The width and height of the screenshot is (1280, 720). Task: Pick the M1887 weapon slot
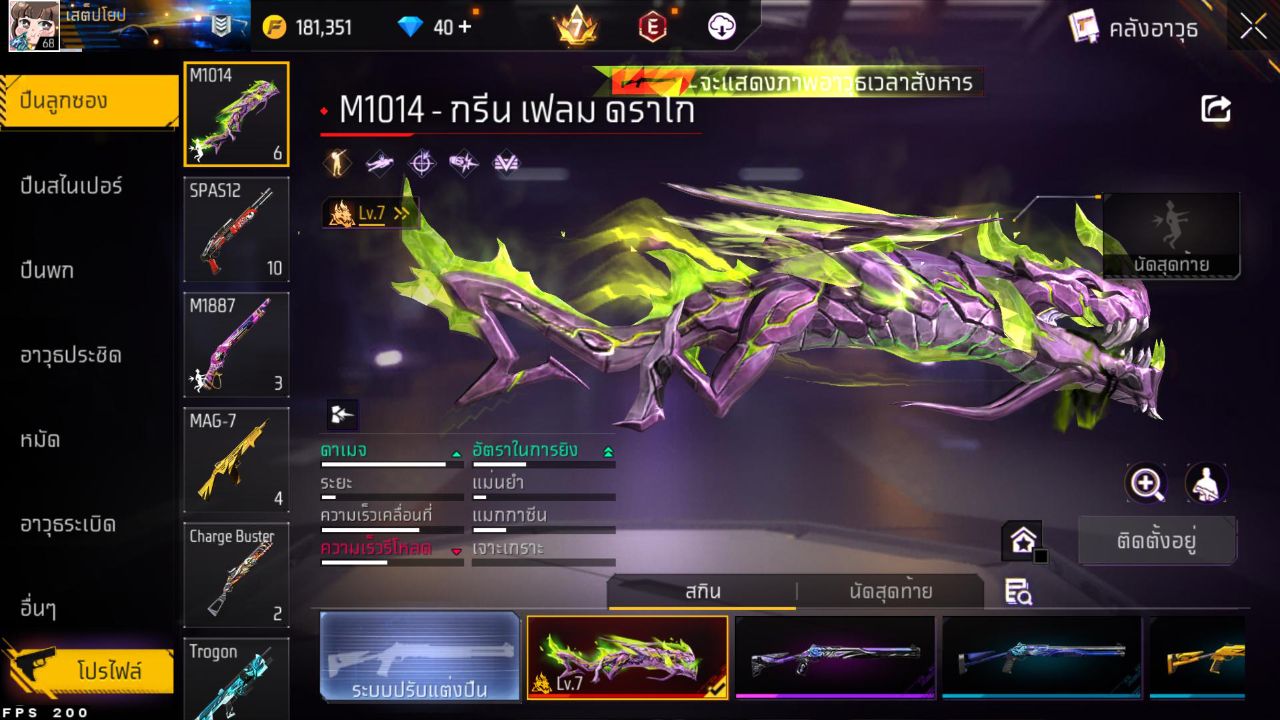point(237,344)
